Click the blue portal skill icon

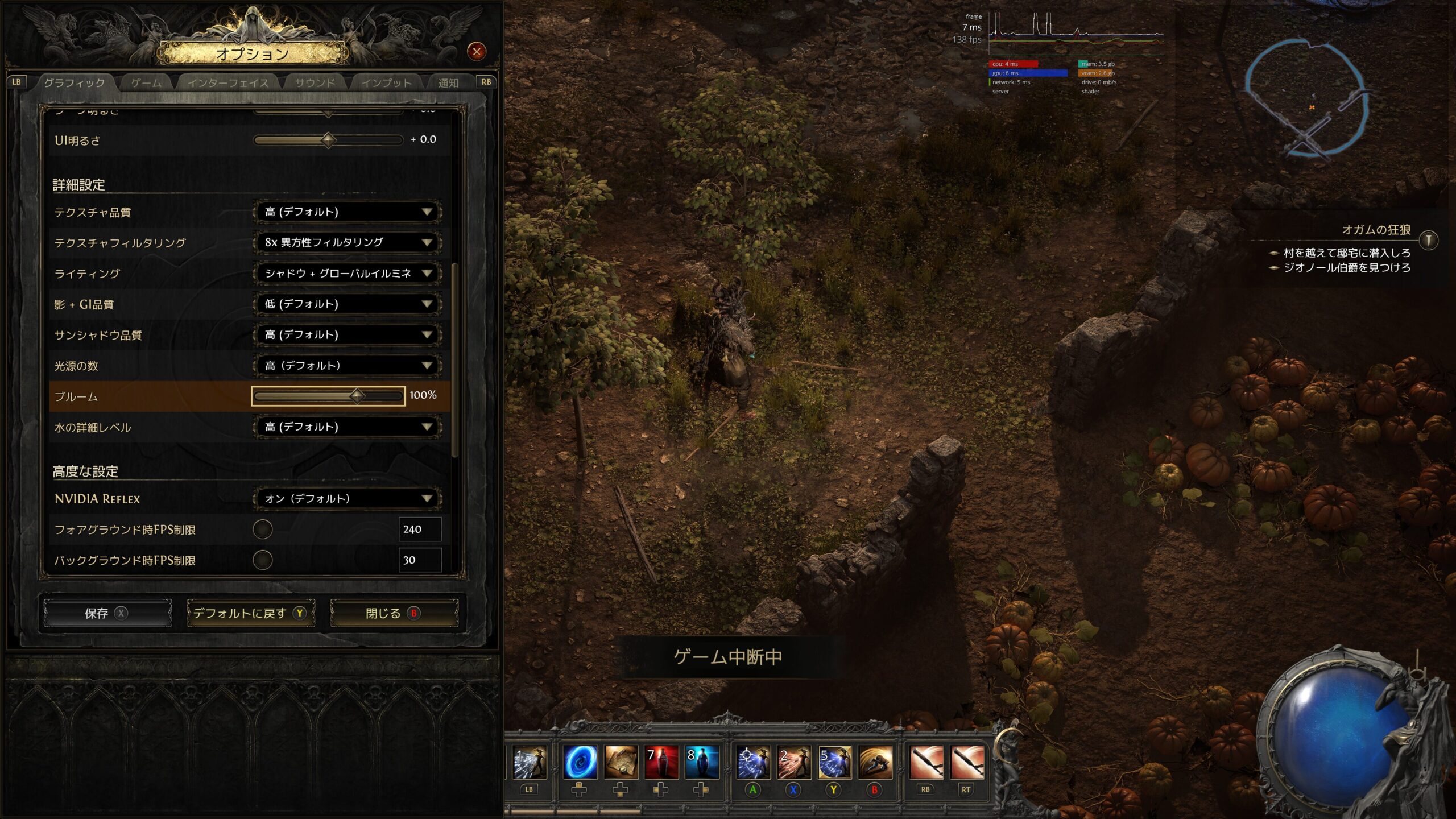tap(580, 762)
